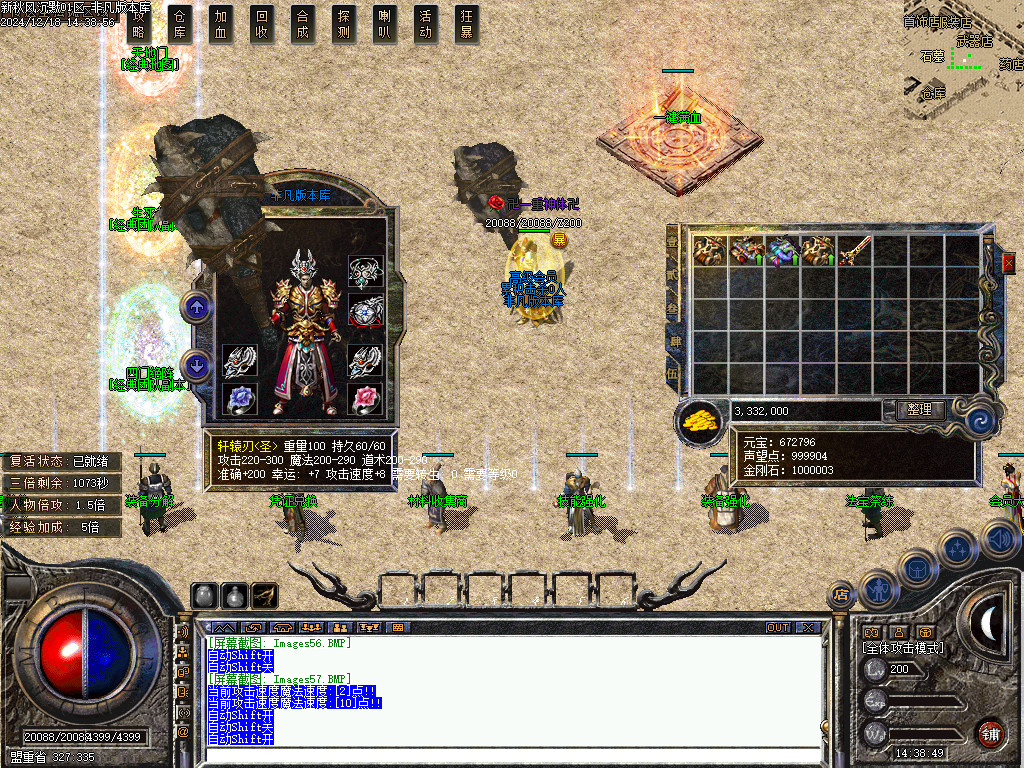This screenshot has height=768, width=1024.
Task: Click the gold coins pile icon
Action: [699, 420]
